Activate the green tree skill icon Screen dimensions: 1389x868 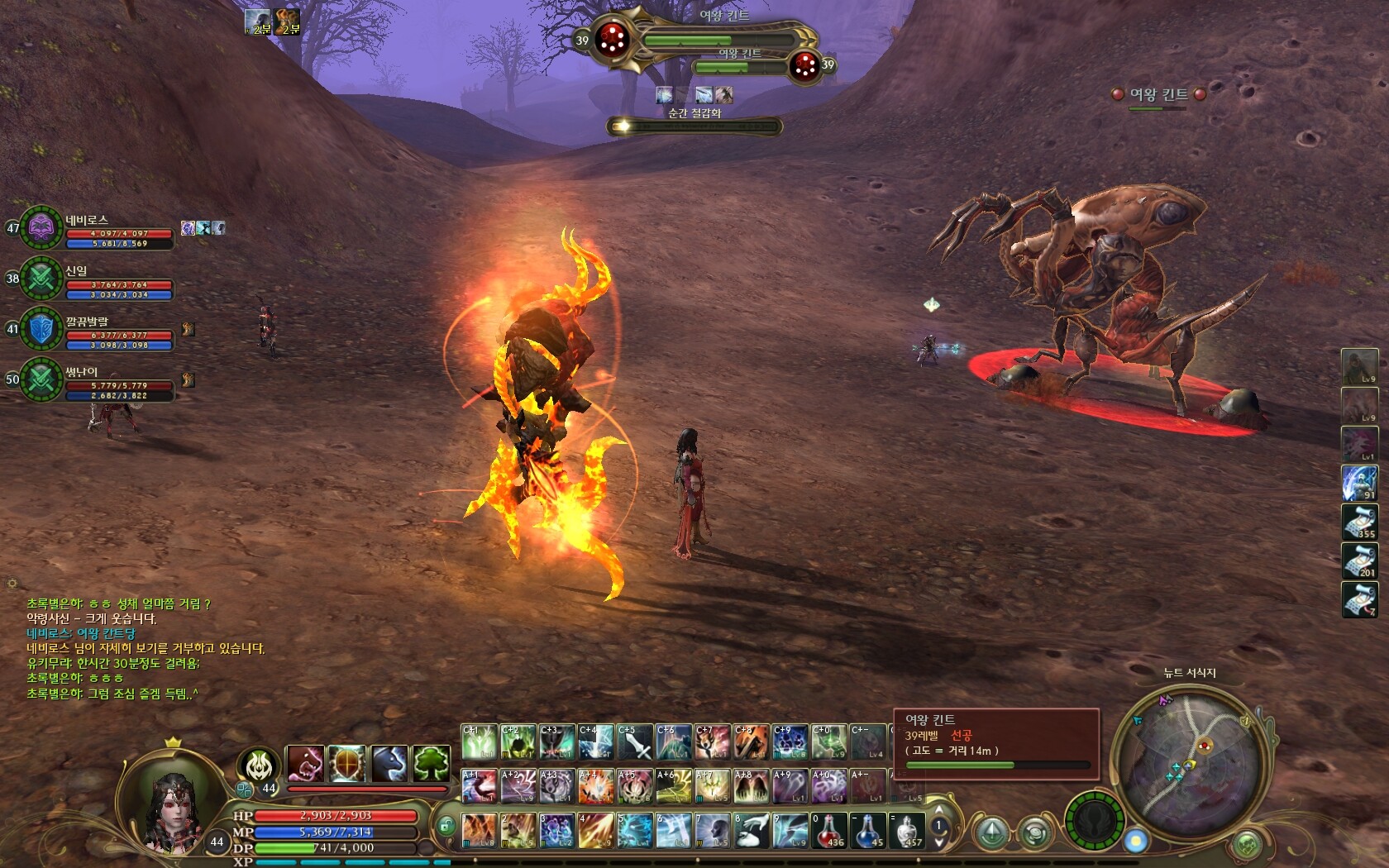point(431,763)
